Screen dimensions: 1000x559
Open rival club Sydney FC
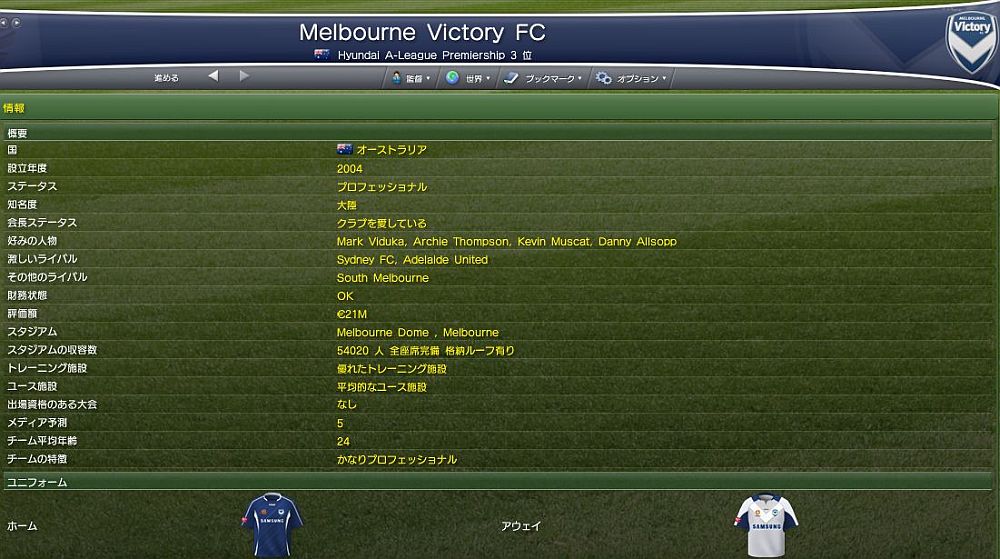pyautogui.click(x=366, y=260)
